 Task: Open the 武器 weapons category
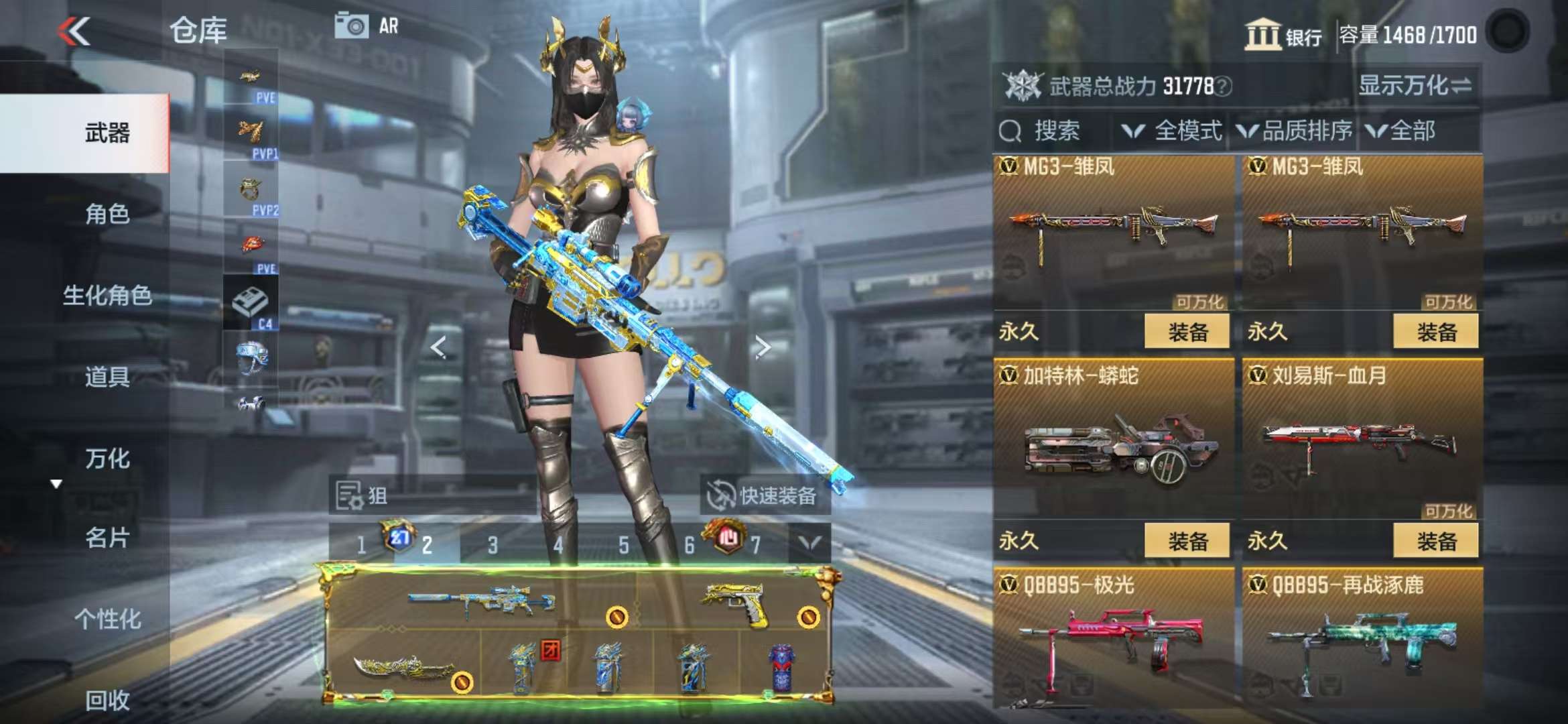107,133
